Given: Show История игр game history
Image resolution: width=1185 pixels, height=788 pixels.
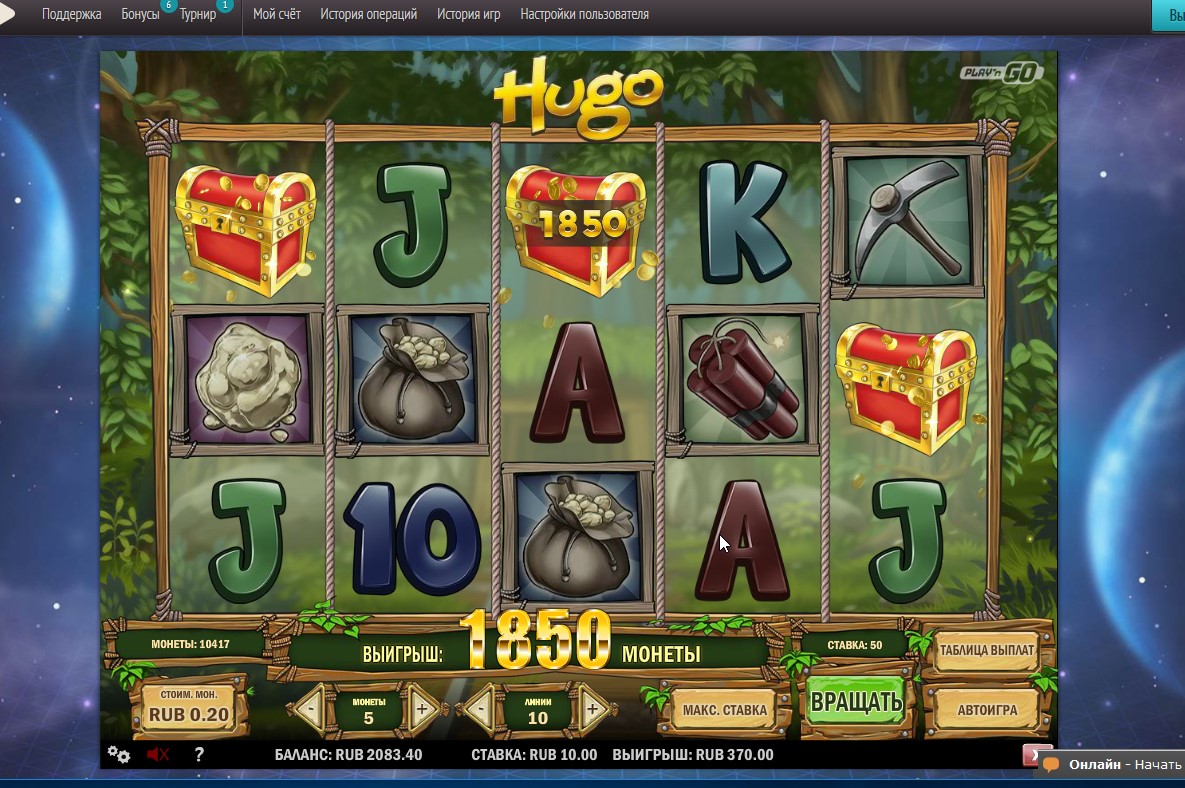Looking at the screenshot, I should 469,15.
